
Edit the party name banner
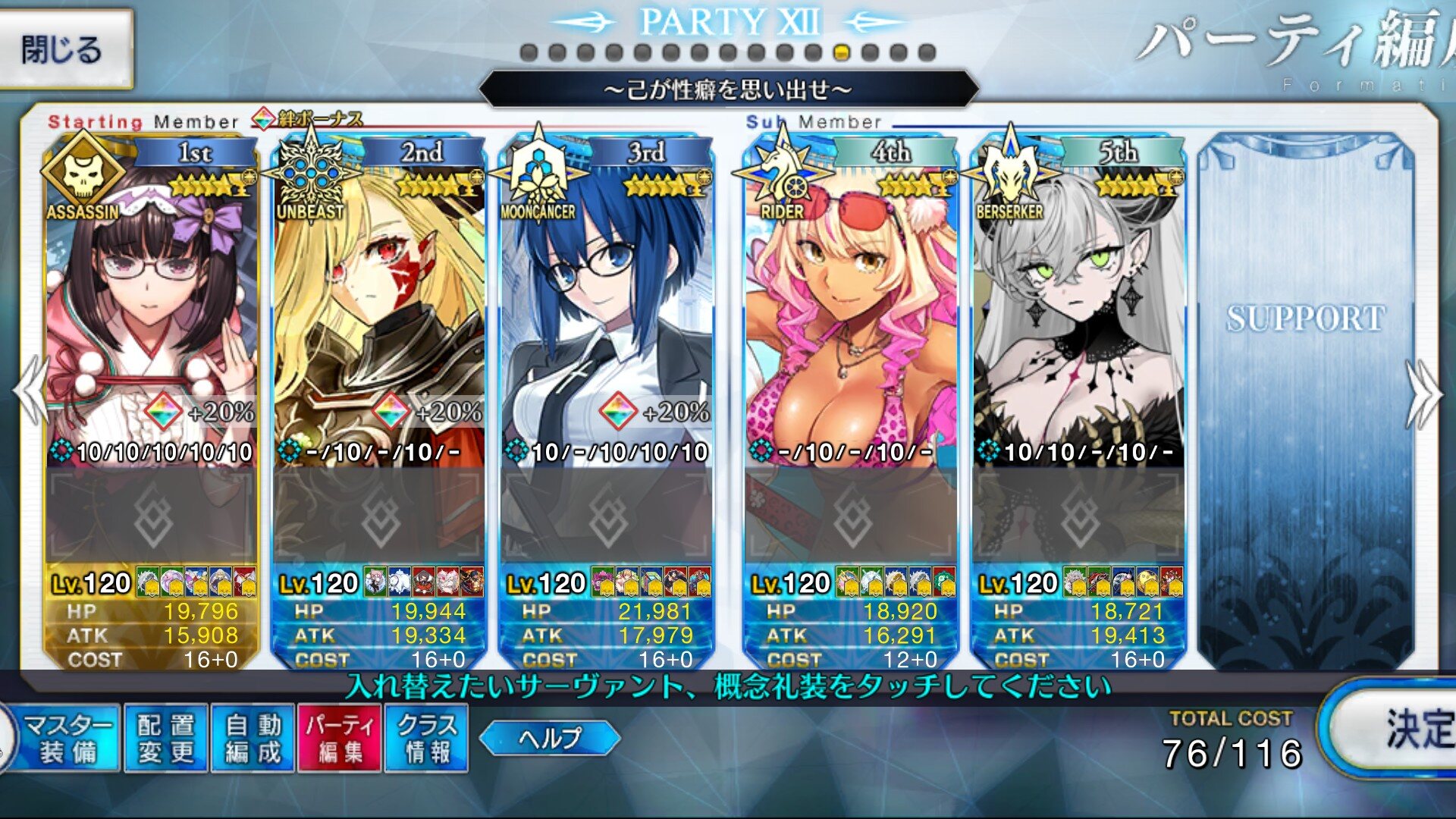pyautogui.click(x=728, y=90)
